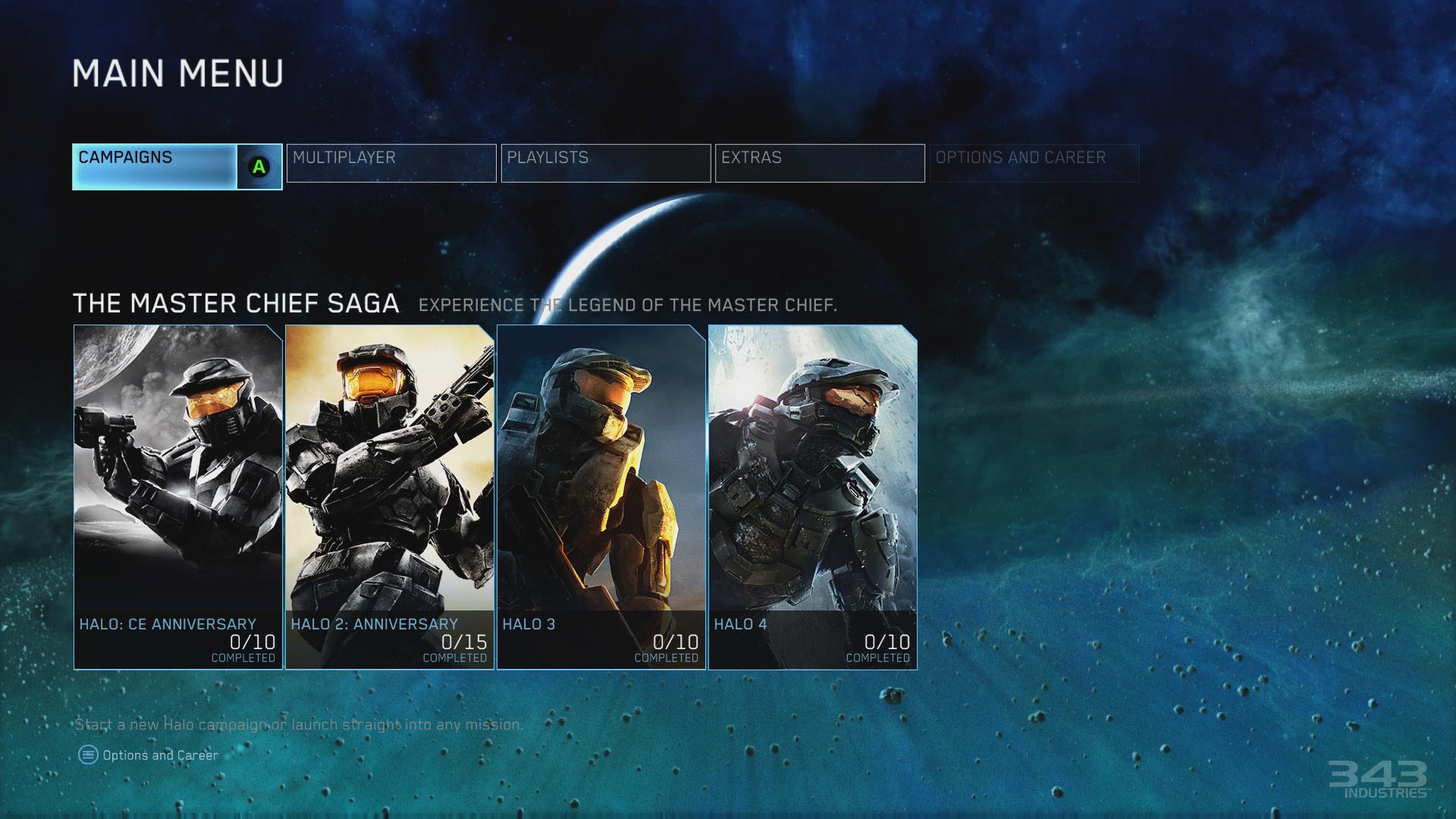Click the hamburger lines icon near bottom left
1456x819 pixels.
pyautogui.click(x=89, y=755)
